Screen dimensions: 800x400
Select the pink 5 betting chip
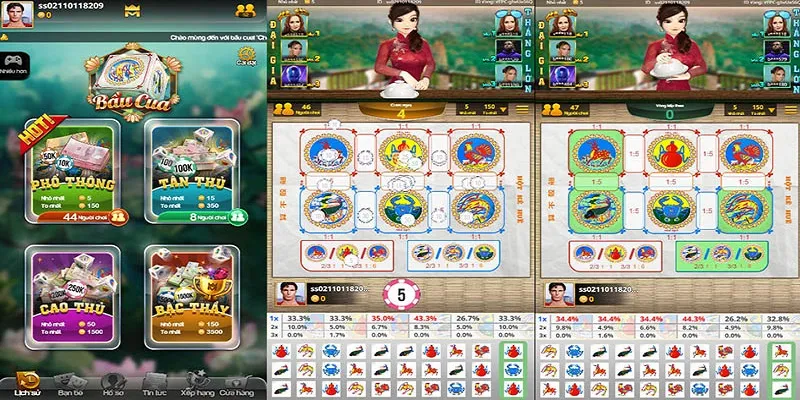click(x=401, y=294)
